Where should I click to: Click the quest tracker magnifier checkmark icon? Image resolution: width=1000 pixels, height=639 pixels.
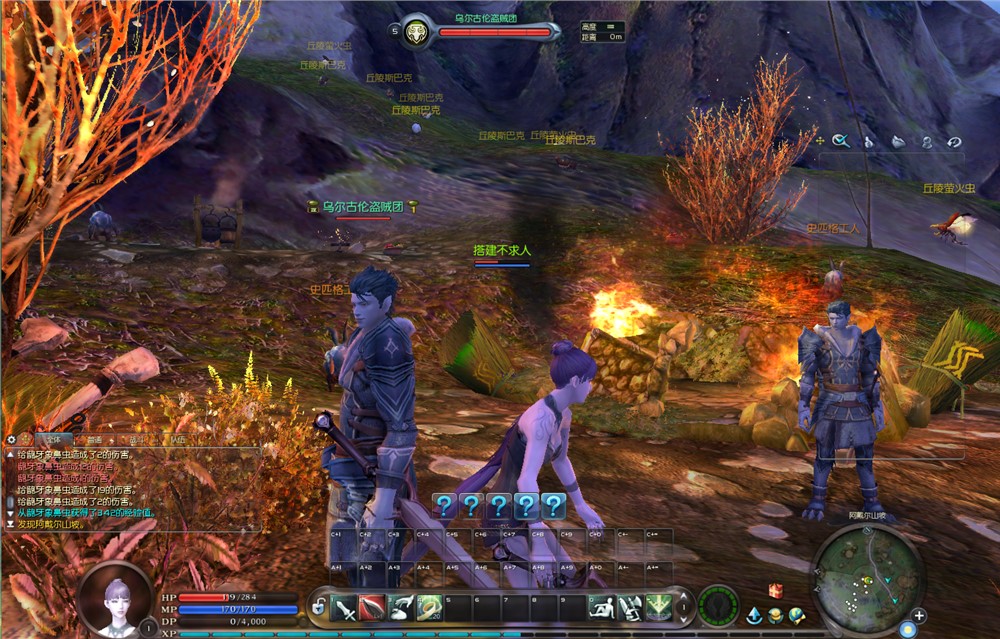[x=841, y=141]
